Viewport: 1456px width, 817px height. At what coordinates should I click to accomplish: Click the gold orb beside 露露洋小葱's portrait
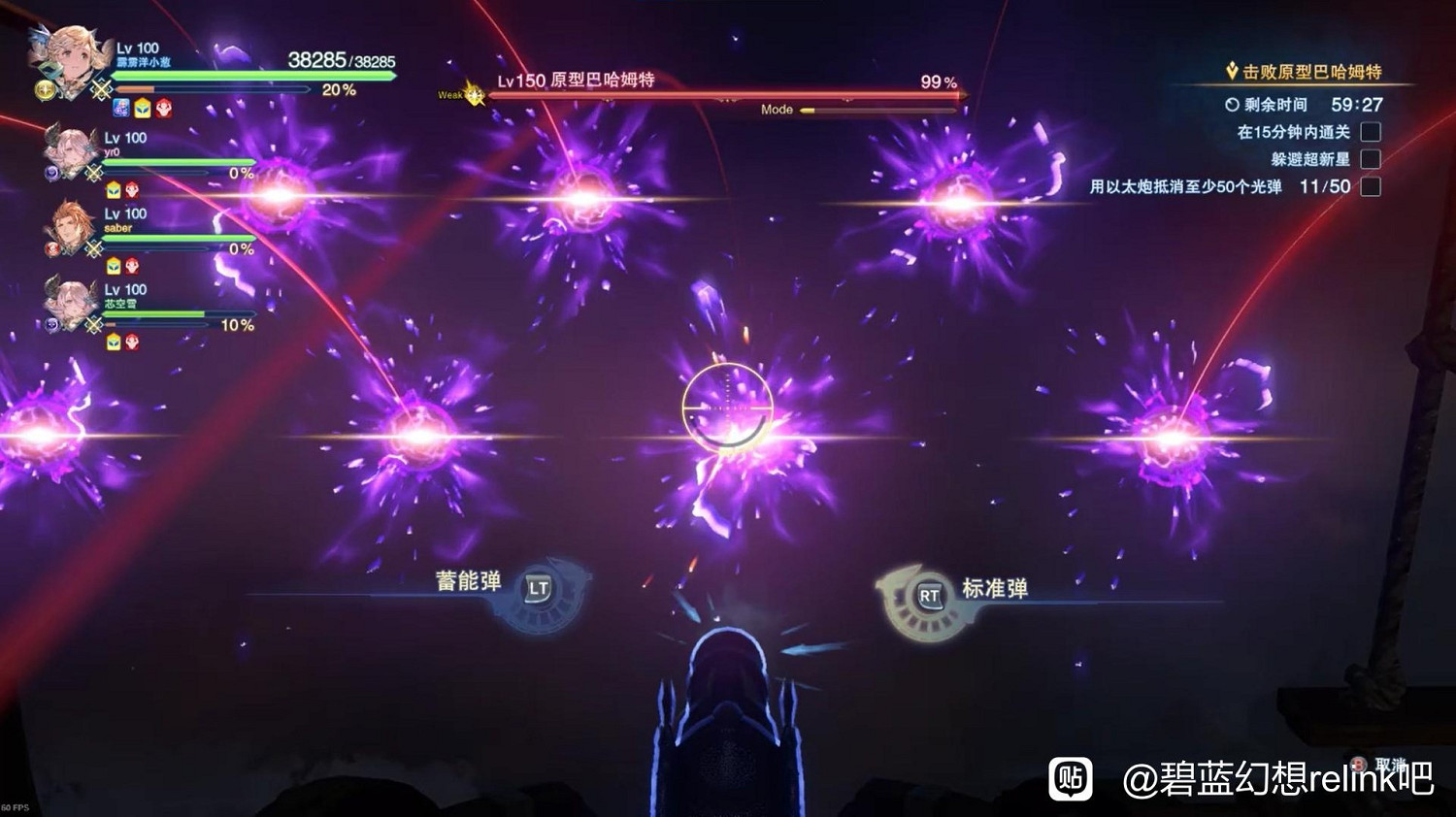[45, 90]
